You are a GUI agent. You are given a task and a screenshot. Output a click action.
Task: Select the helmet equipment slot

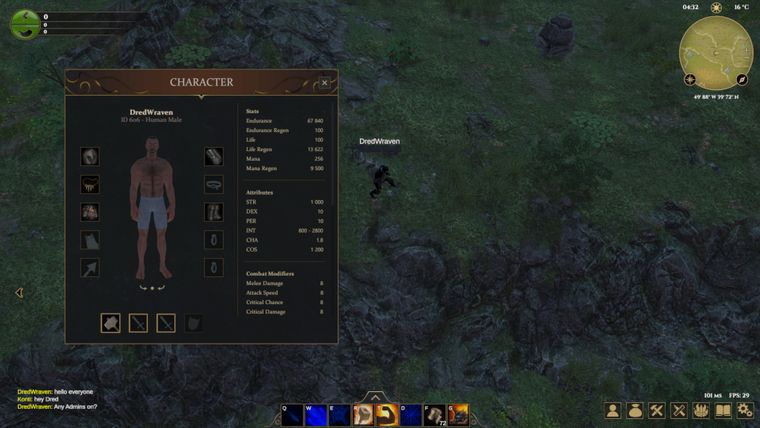click(x=91, y=157)
